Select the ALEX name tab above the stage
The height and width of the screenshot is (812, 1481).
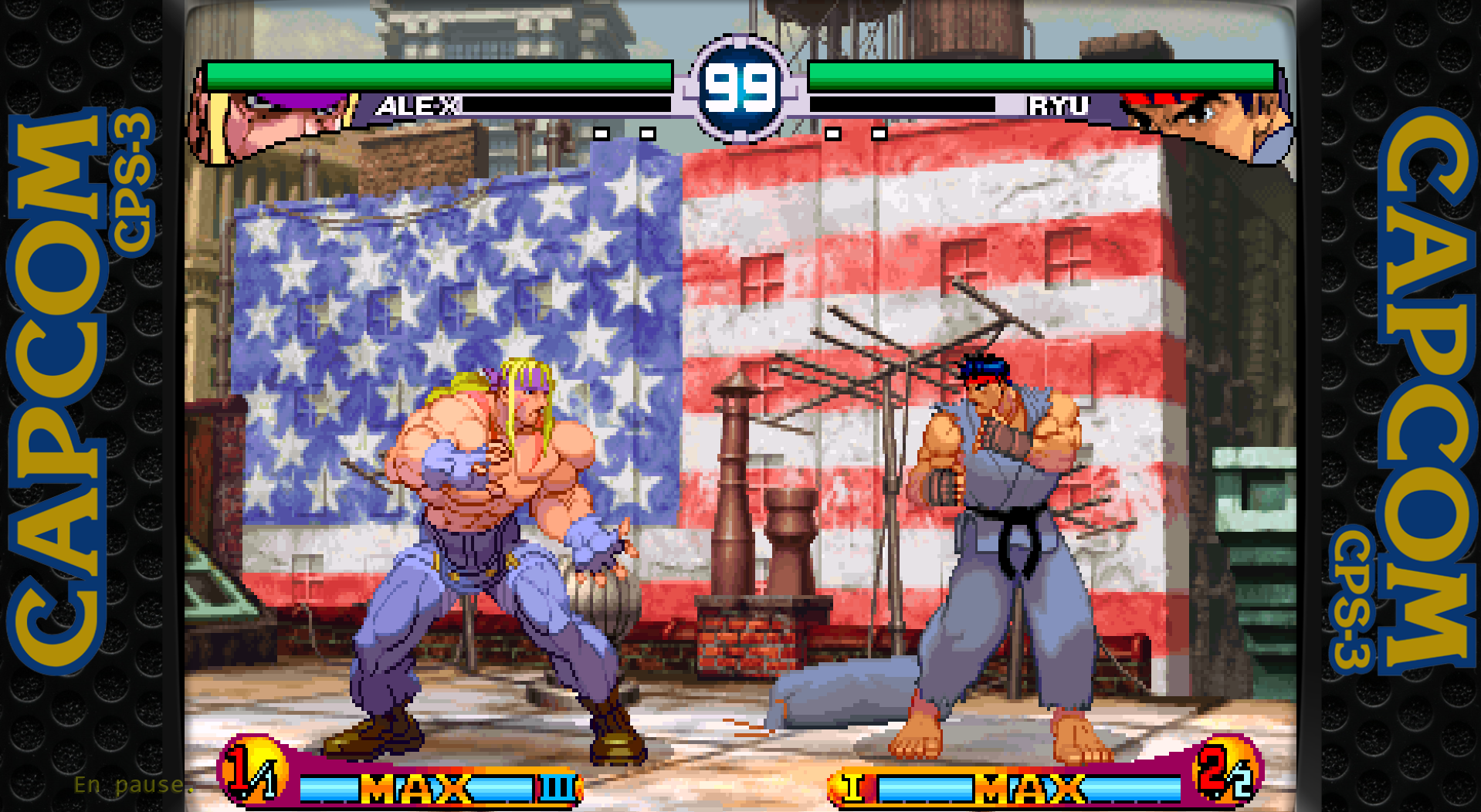417,107
